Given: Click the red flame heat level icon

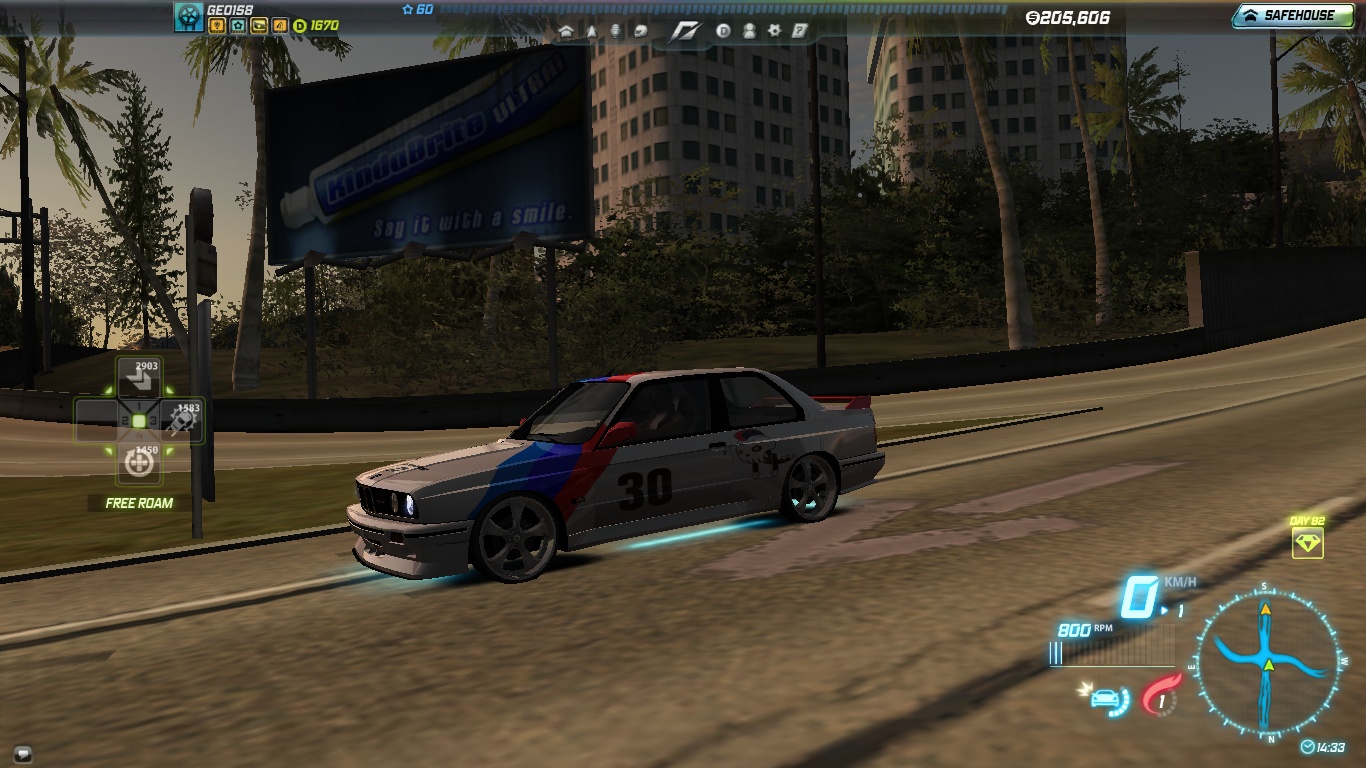Looking at the screenshot, I should pyautogui.click(x=1161, y=694).
